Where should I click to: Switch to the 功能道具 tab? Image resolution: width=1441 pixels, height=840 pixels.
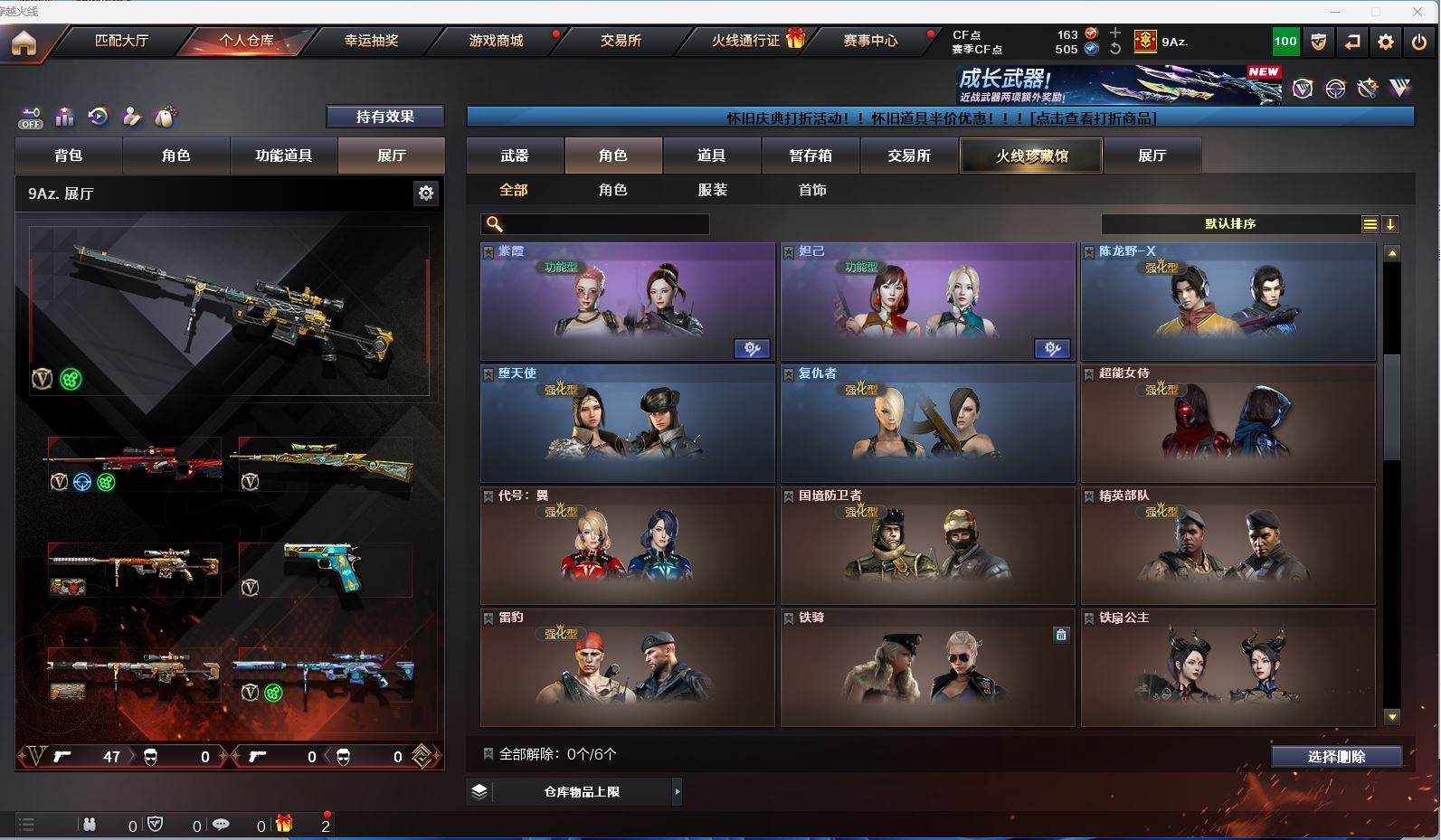click(x=283, y=156)
